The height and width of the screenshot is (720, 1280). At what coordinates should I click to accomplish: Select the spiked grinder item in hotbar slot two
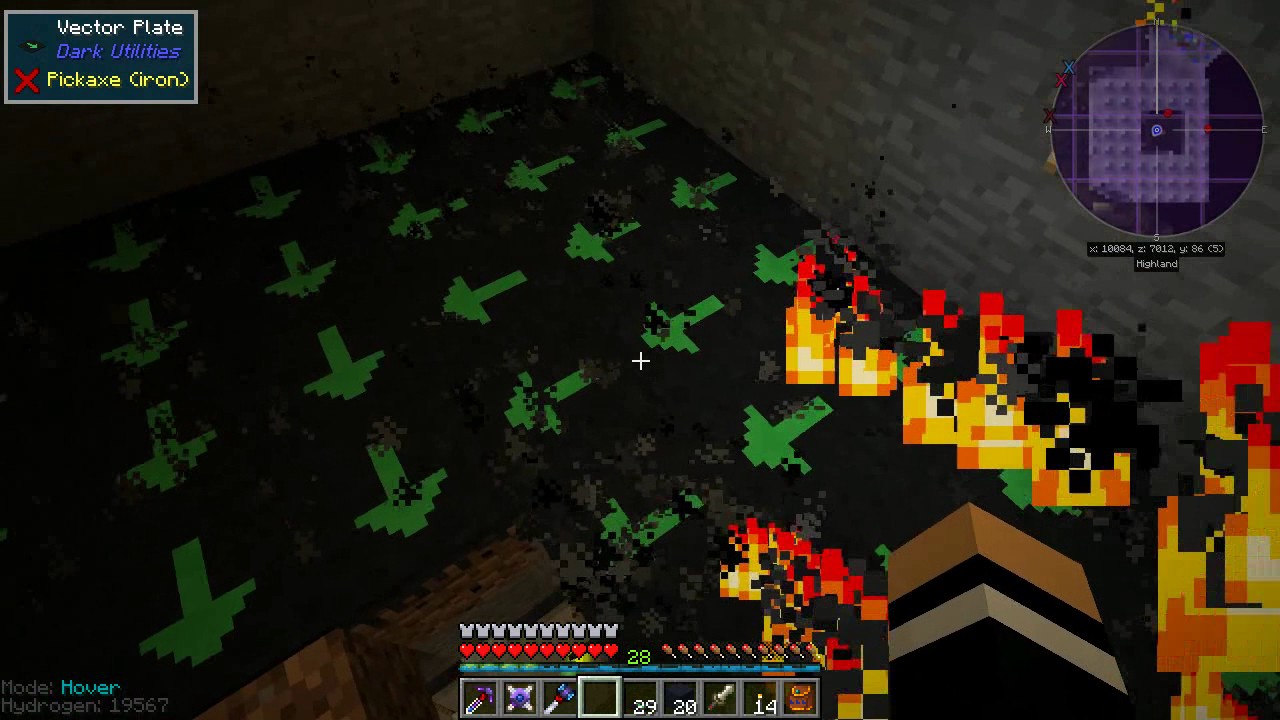pyautogui.click(x=518, y=697)
